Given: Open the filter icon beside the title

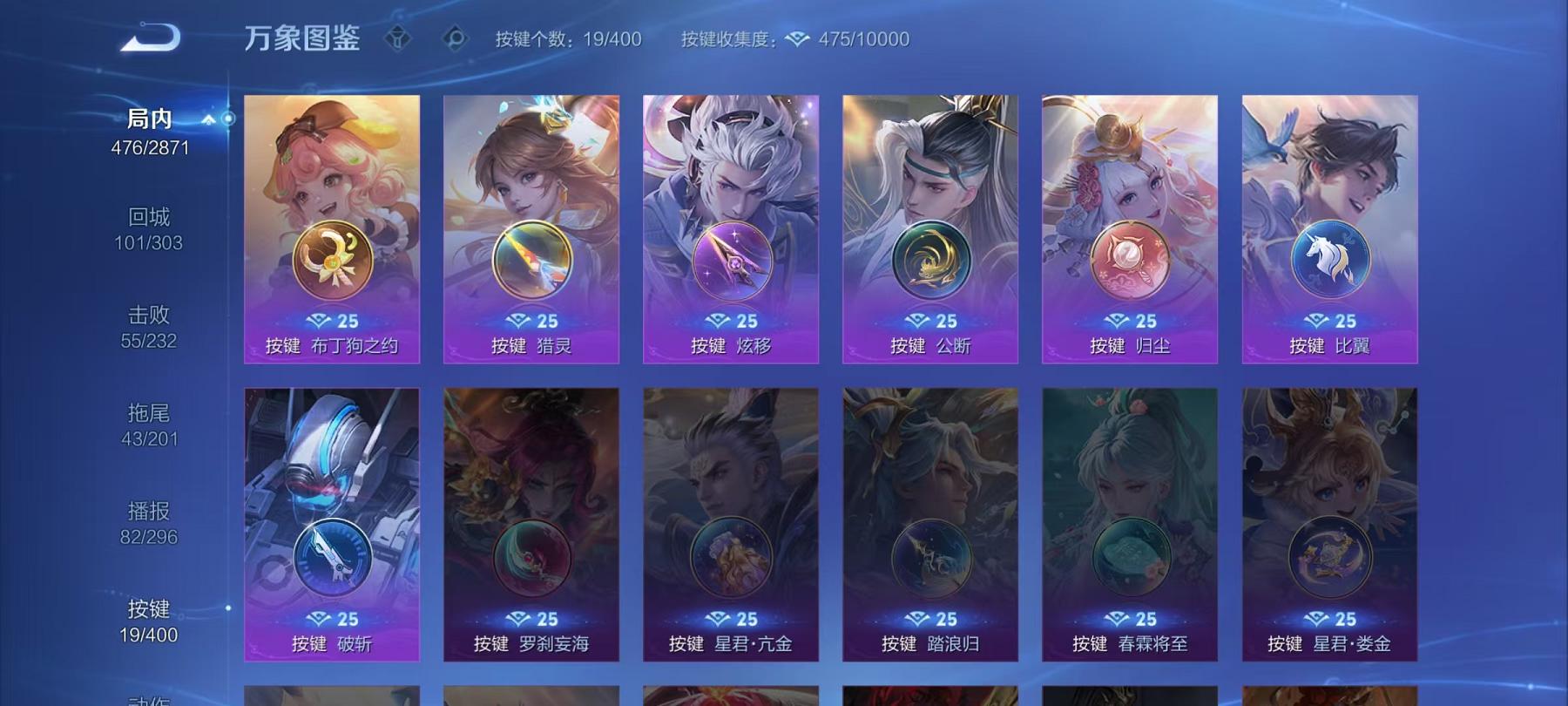Looking at the screenshot, I should pos(399,38).
